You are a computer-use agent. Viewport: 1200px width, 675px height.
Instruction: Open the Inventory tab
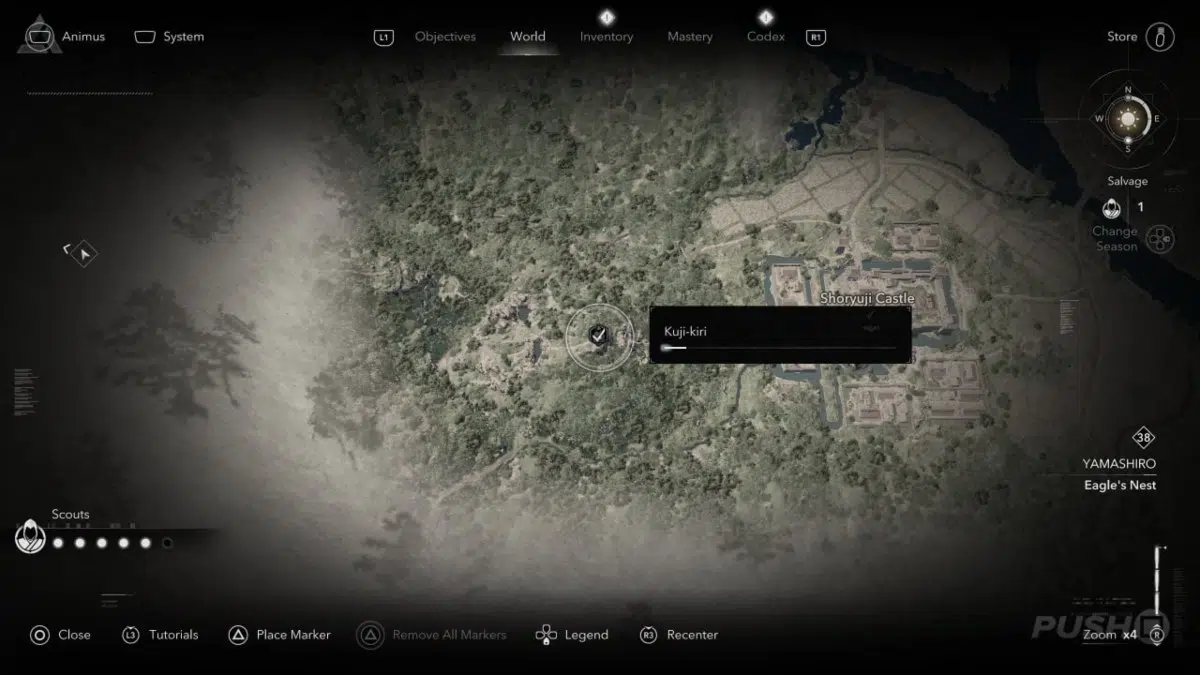tap(606, 37)
